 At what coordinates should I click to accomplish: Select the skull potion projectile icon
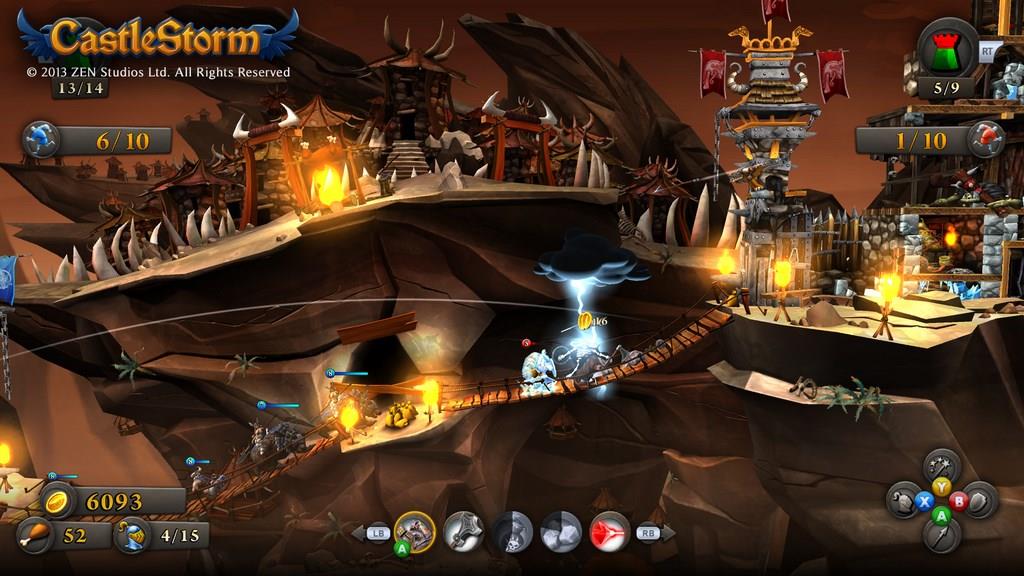(x=512, y=531)
